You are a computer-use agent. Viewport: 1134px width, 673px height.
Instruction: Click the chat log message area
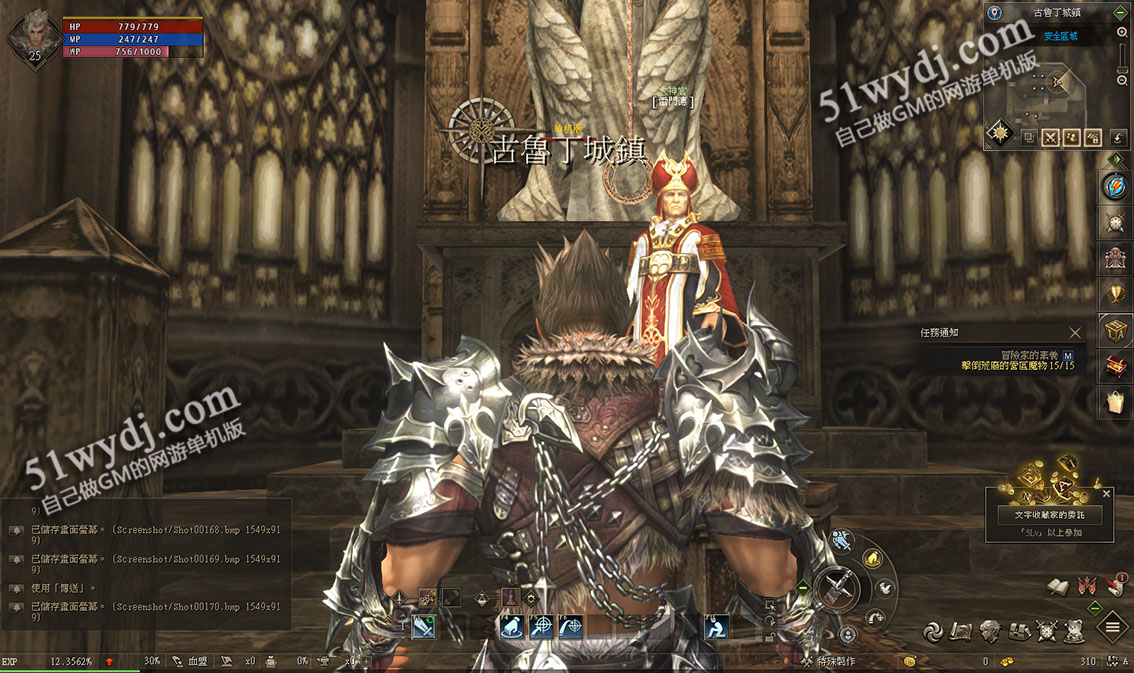pyautogui.click(x=145, y=558)
